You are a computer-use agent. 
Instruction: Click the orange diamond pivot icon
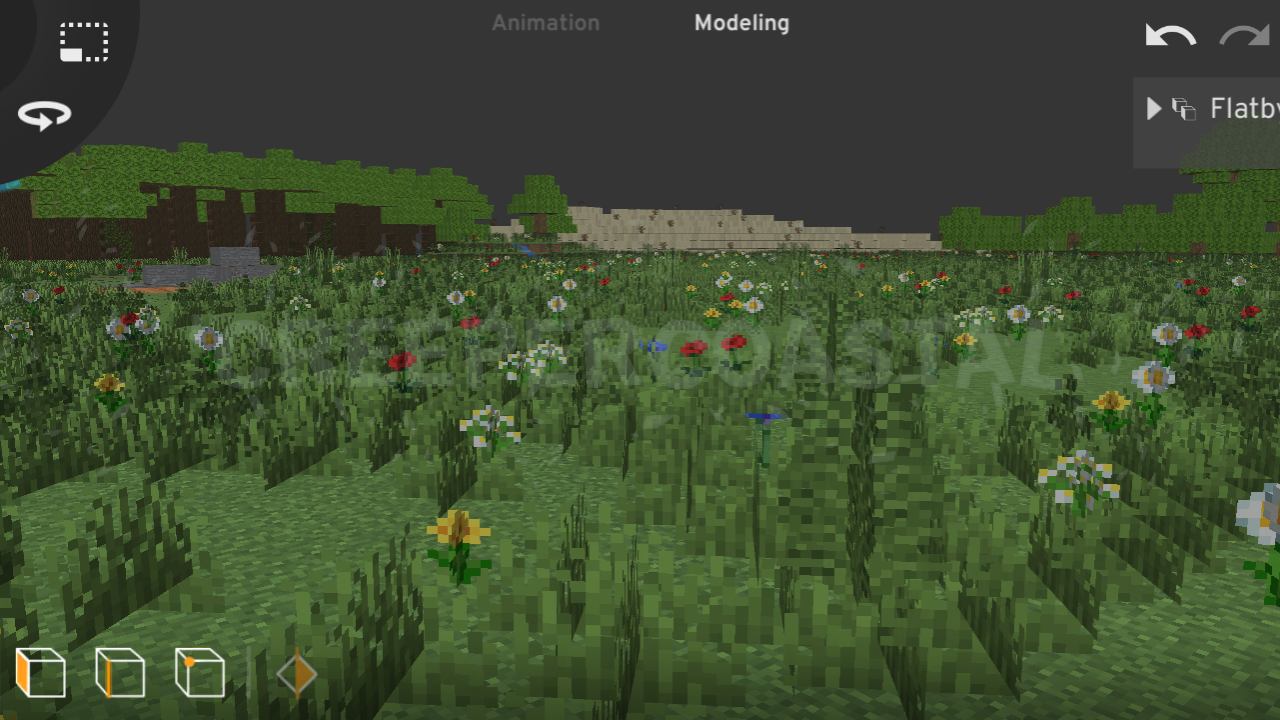[x=295, y=673]
